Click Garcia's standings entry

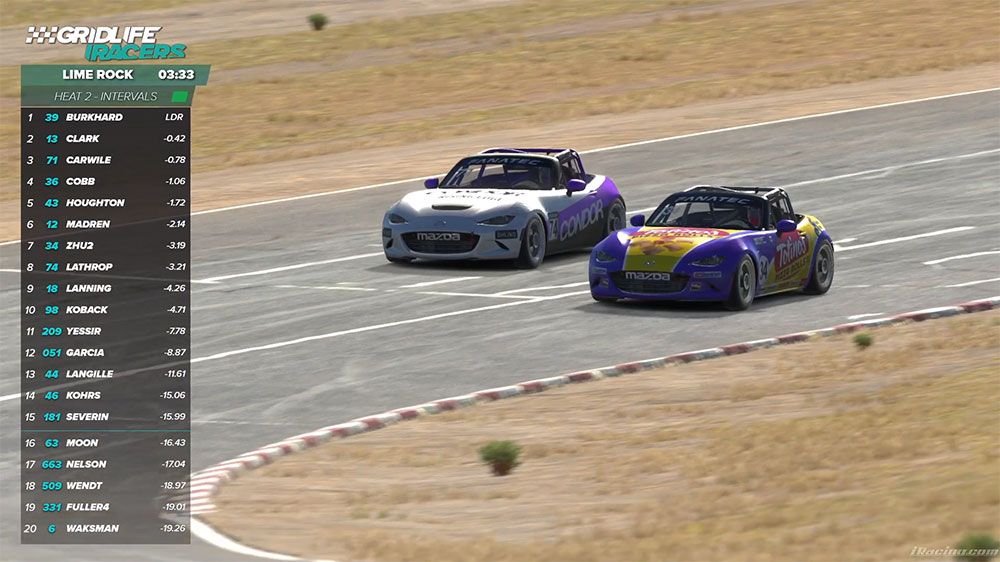pyautogui.click(x=105, y=352)
